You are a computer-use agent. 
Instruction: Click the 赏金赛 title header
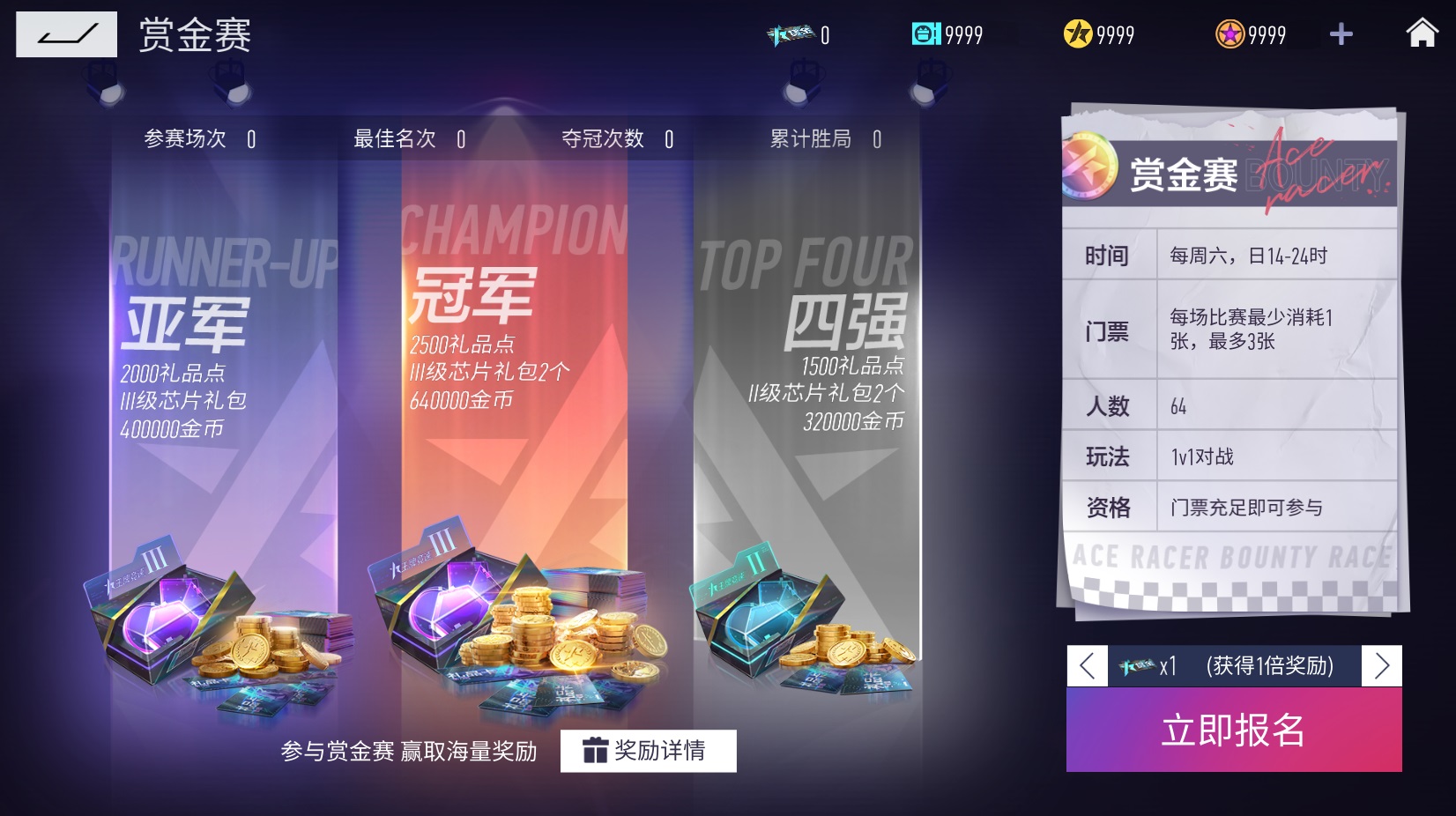tap(193, 34)
